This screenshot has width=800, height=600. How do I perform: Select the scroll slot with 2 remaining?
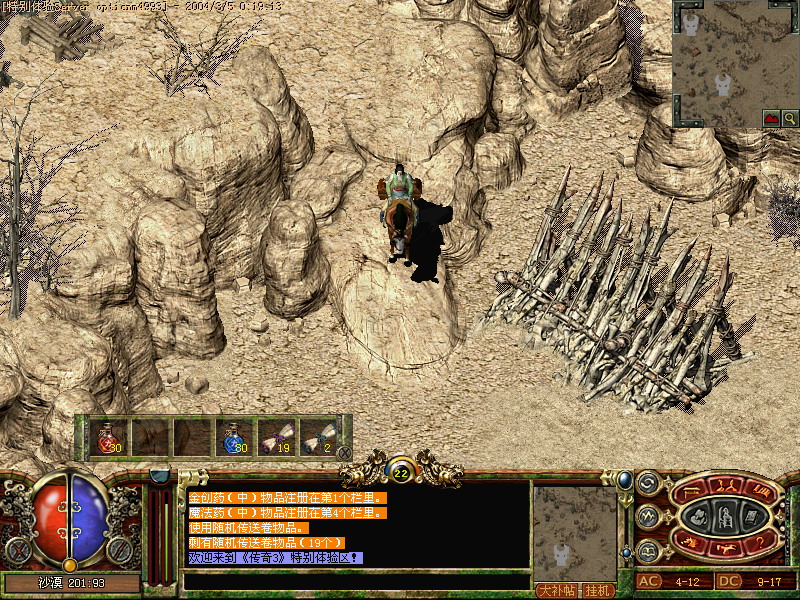point(319,437)
